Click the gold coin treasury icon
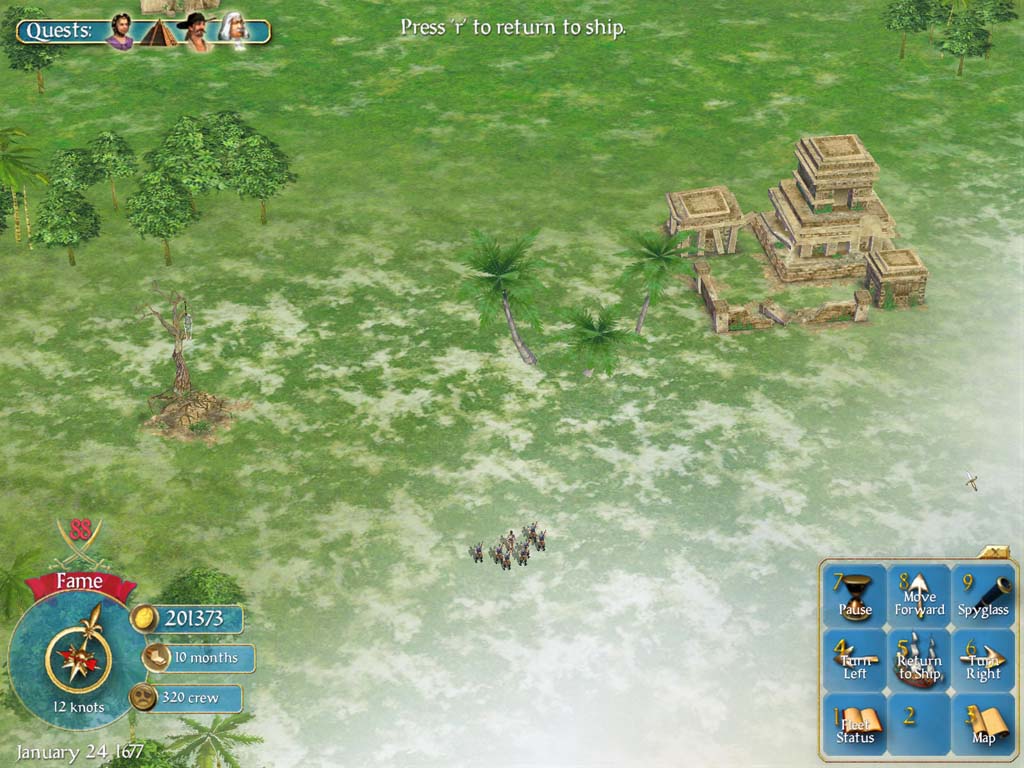 click(145, 619)
